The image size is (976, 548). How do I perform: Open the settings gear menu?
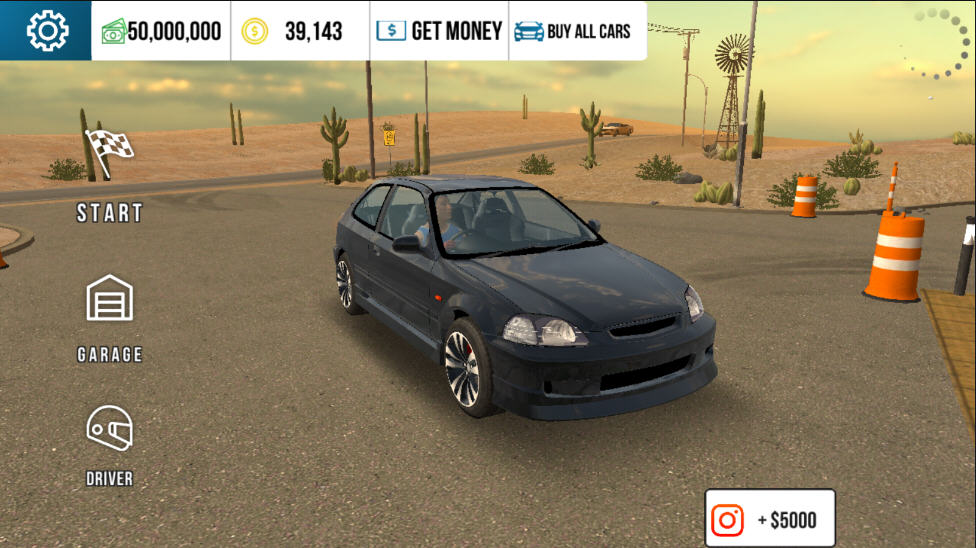click(x=46, y=31)
